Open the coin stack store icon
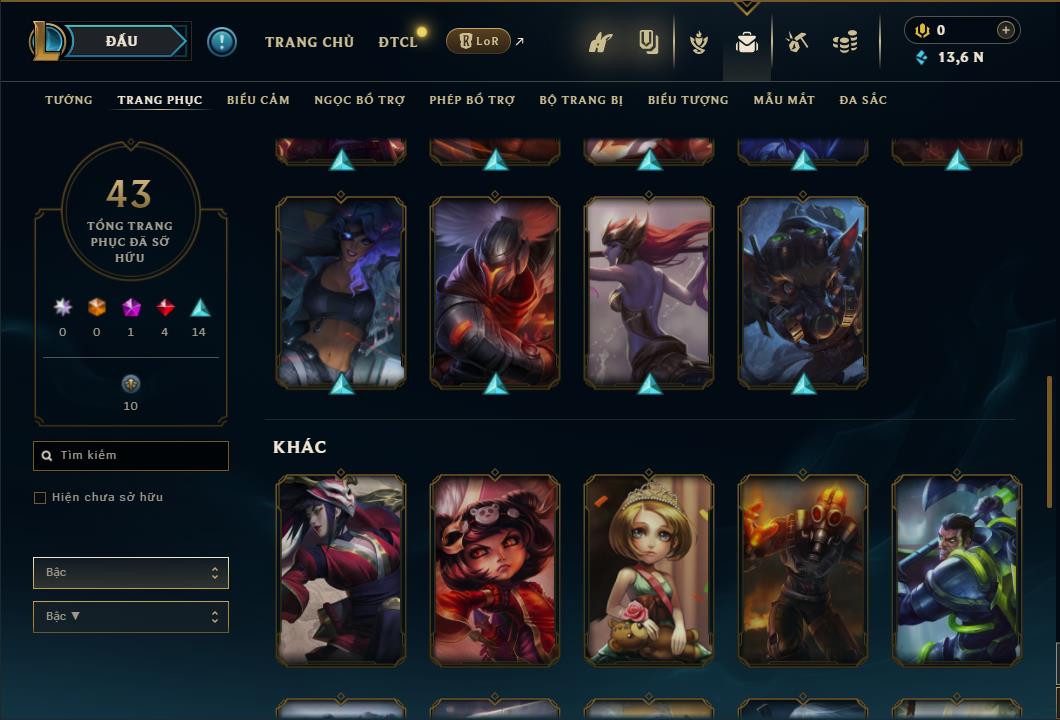The height and width of the screenshot is (720, 1060). [845, 42]
